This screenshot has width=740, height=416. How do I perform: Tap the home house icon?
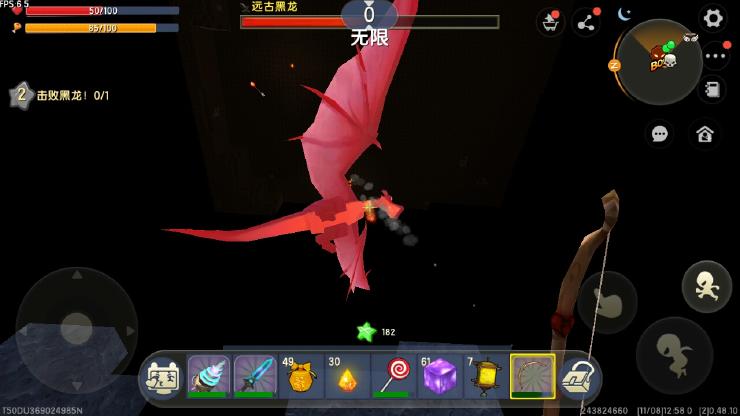click(x=705, y=134)
